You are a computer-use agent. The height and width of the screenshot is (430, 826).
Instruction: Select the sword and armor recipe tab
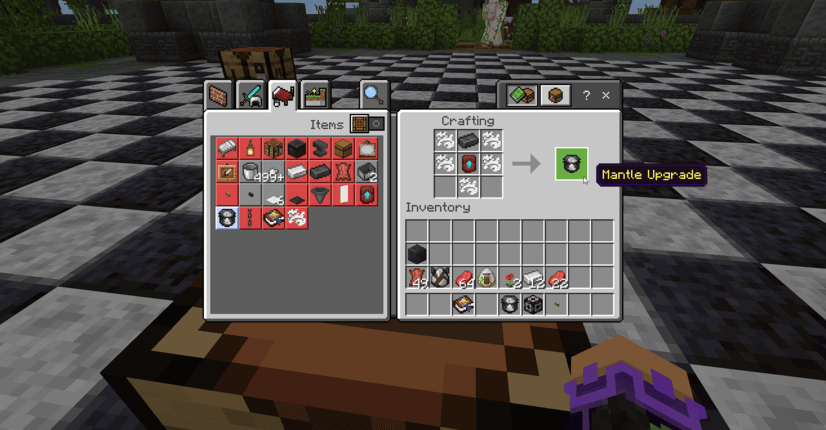251,95
